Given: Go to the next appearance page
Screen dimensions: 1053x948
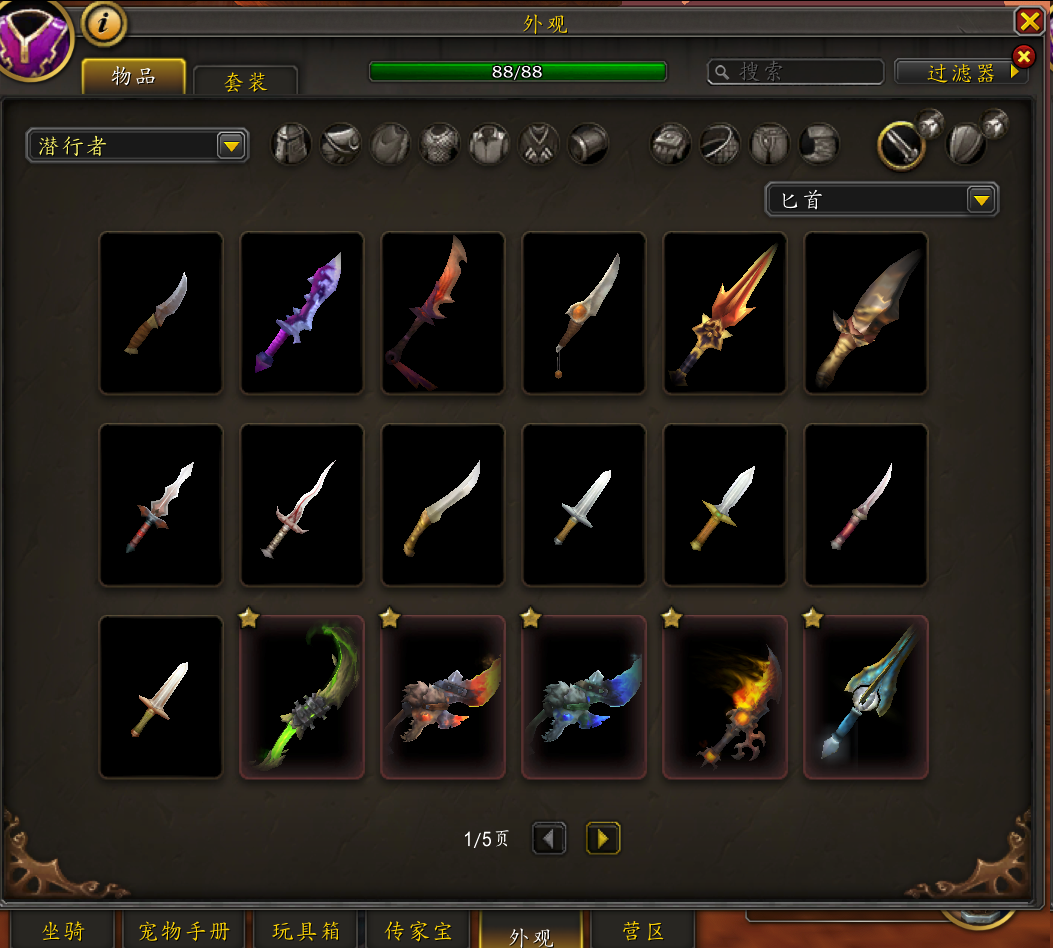Looking at the screenshot, I should click(x=603, y=838).
